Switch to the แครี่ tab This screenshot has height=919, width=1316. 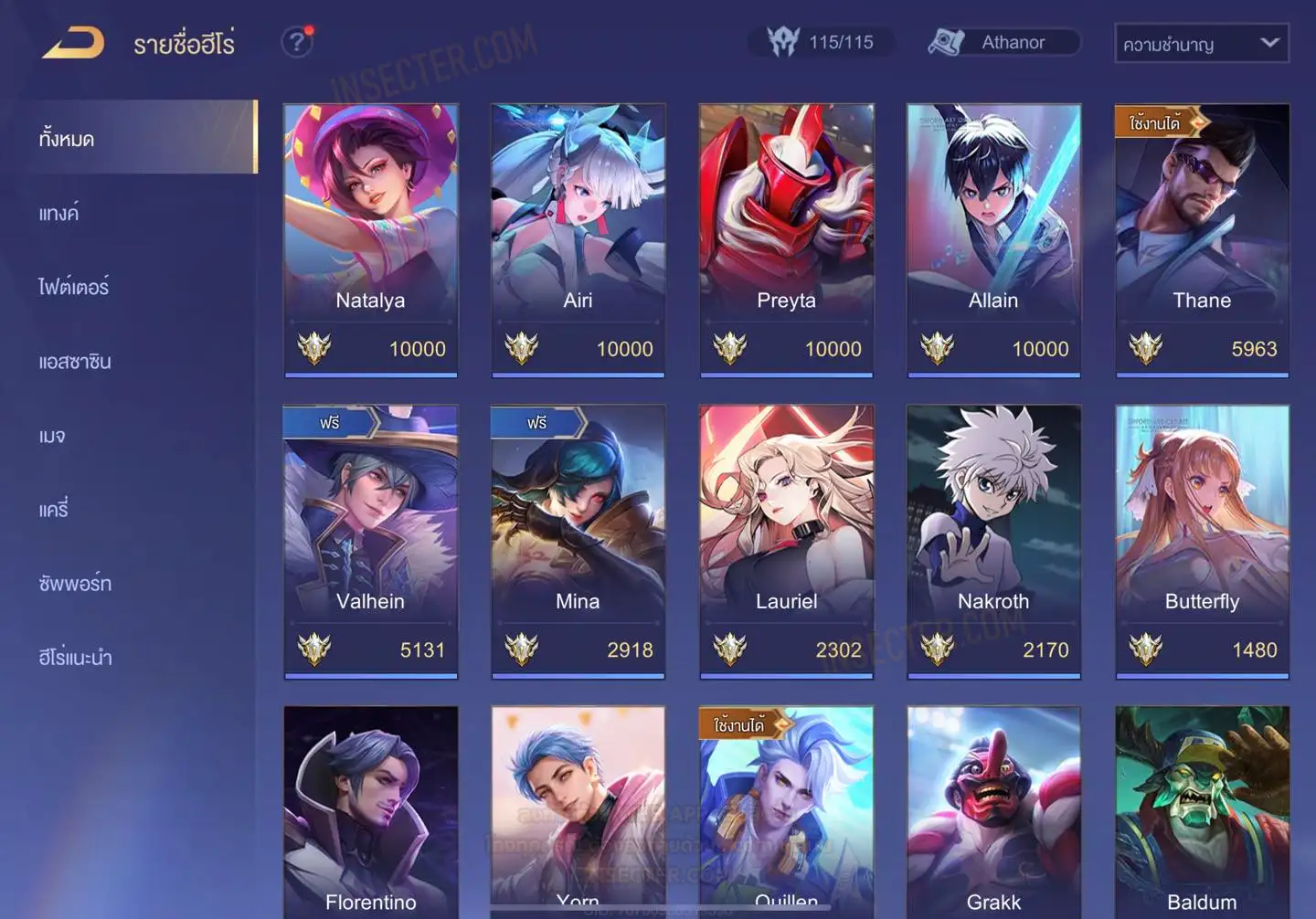coord(54,510)
